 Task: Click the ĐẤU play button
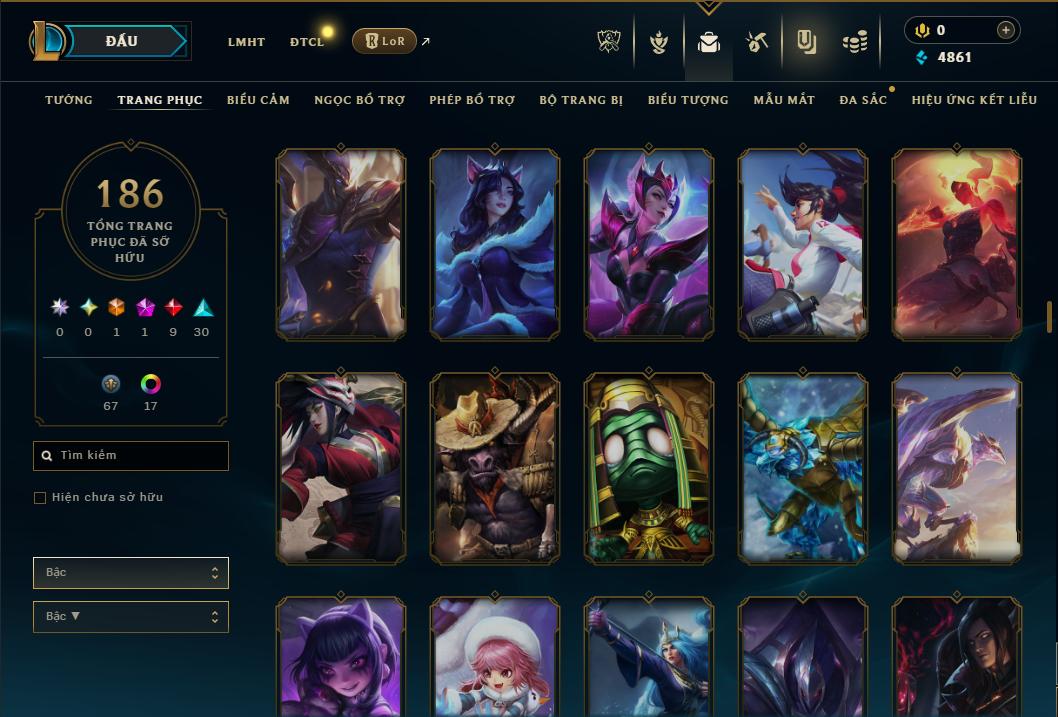[122, 41]
